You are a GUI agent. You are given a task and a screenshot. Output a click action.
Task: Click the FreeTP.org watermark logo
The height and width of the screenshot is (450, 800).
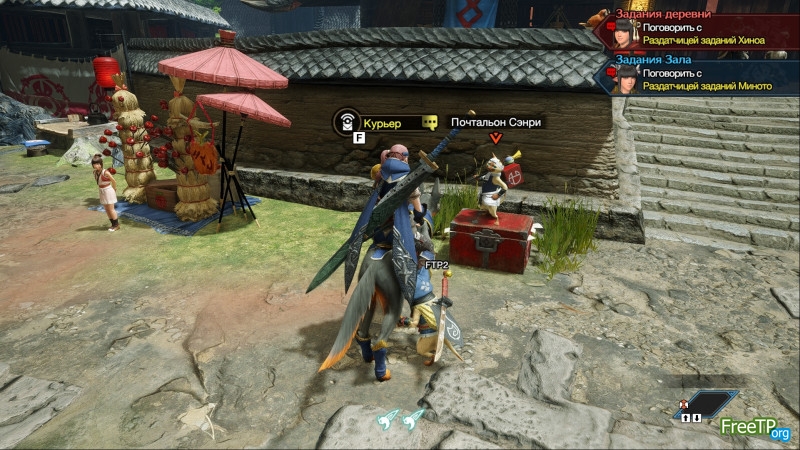(757, 428)
